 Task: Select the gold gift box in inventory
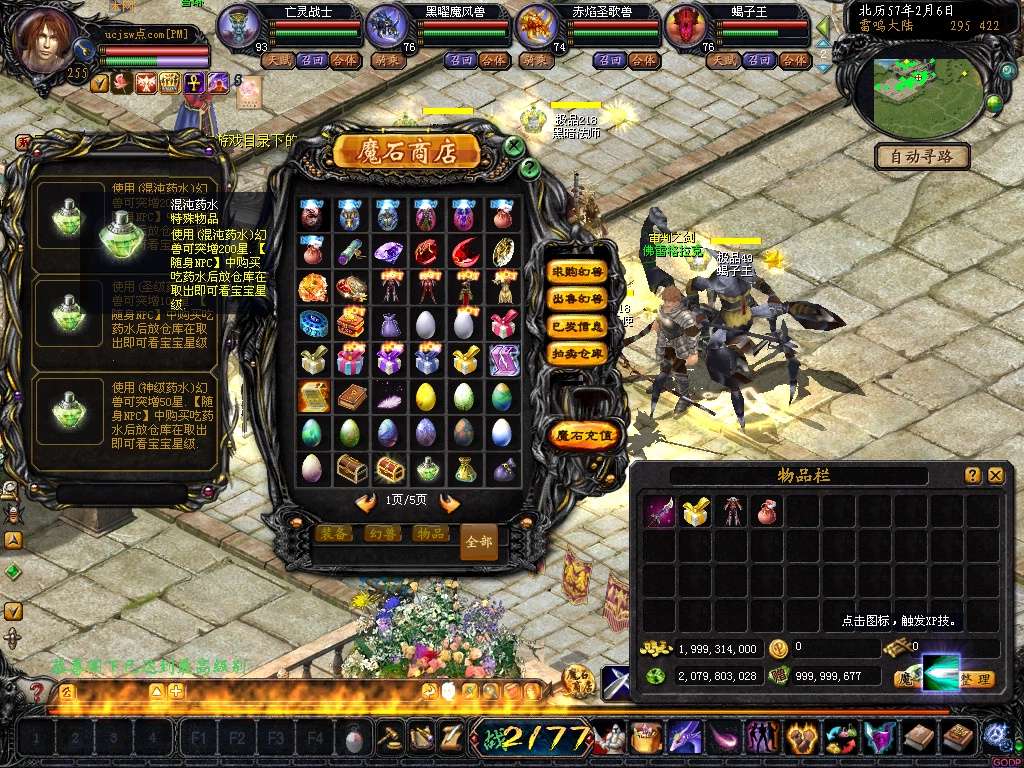pyautogui.click(x=695, y=513)
